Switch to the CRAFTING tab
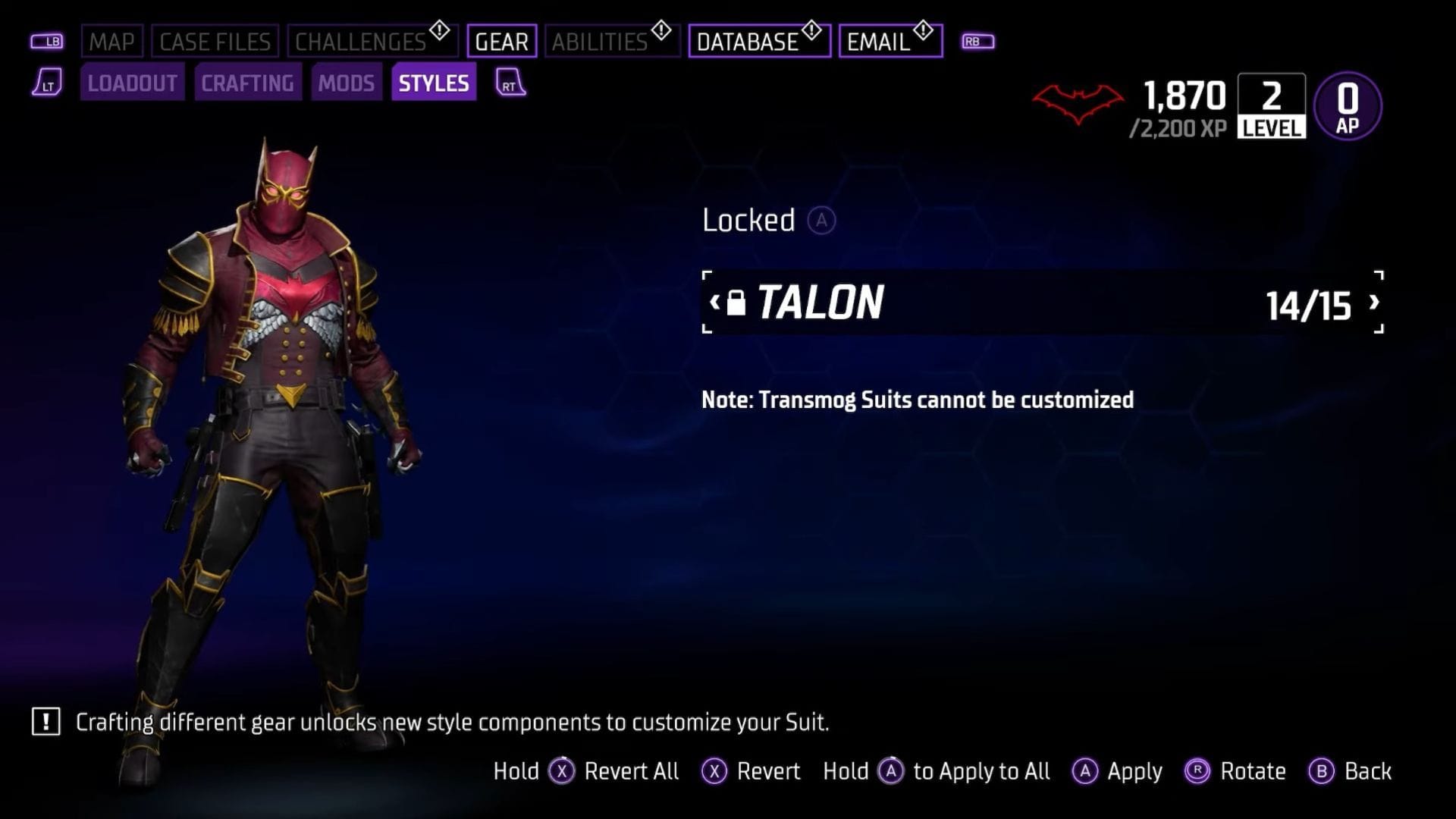The image size is (1456, 819). click(x=248, y=83)
